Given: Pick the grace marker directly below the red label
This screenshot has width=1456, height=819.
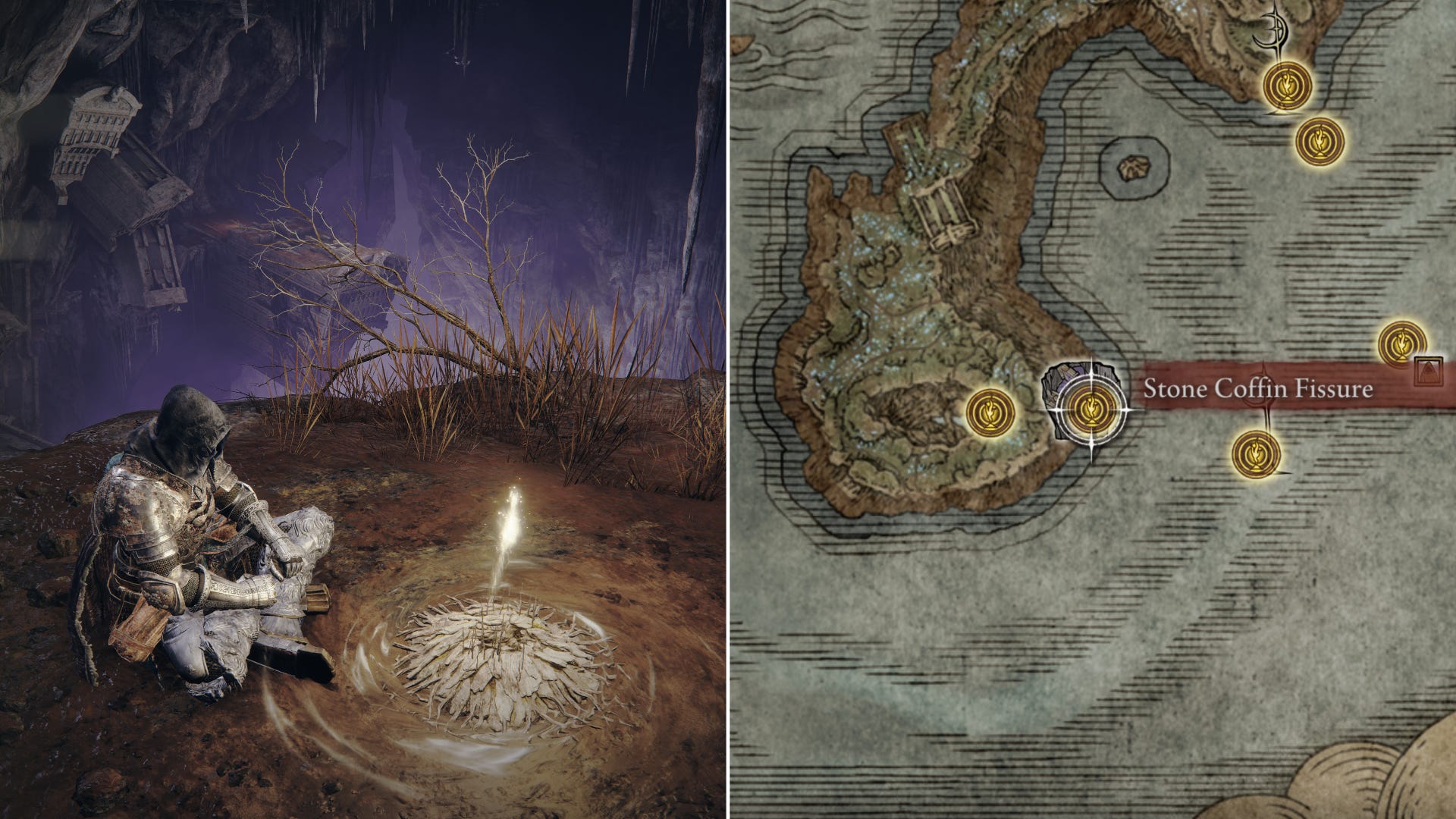Looking at the screenshot, I should click(x=1257, y=453).
